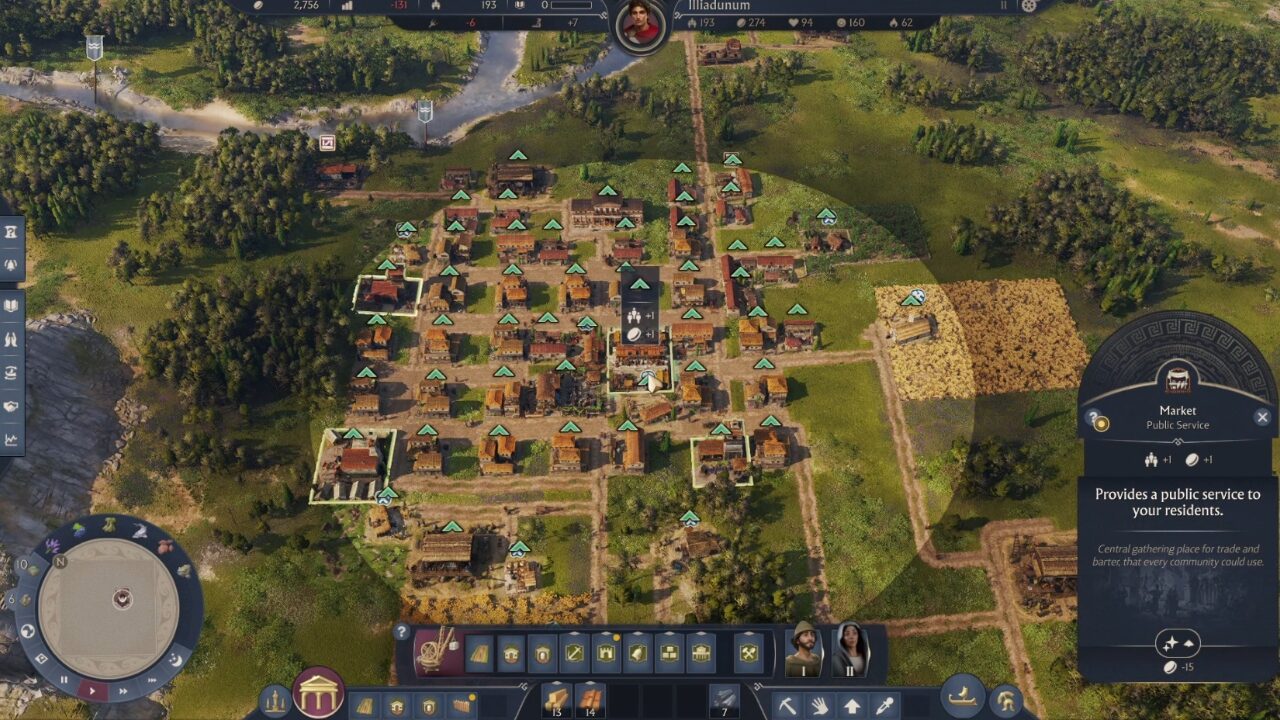Pause the game speed
The height and width of the screenshot is (720, 1280).
(64, 679)
